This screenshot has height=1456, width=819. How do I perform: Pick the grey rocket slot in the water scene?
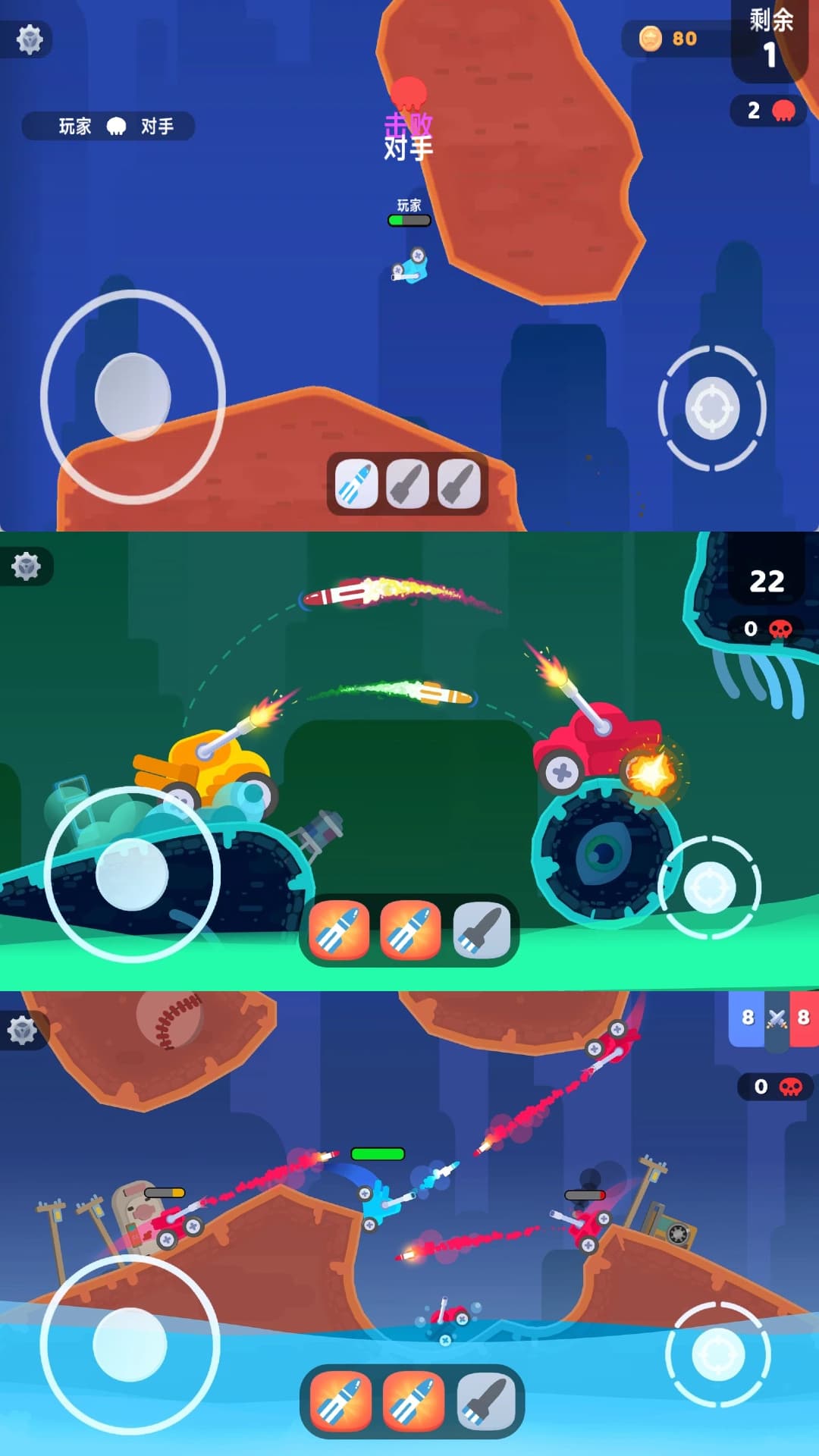pos(485,1401)
